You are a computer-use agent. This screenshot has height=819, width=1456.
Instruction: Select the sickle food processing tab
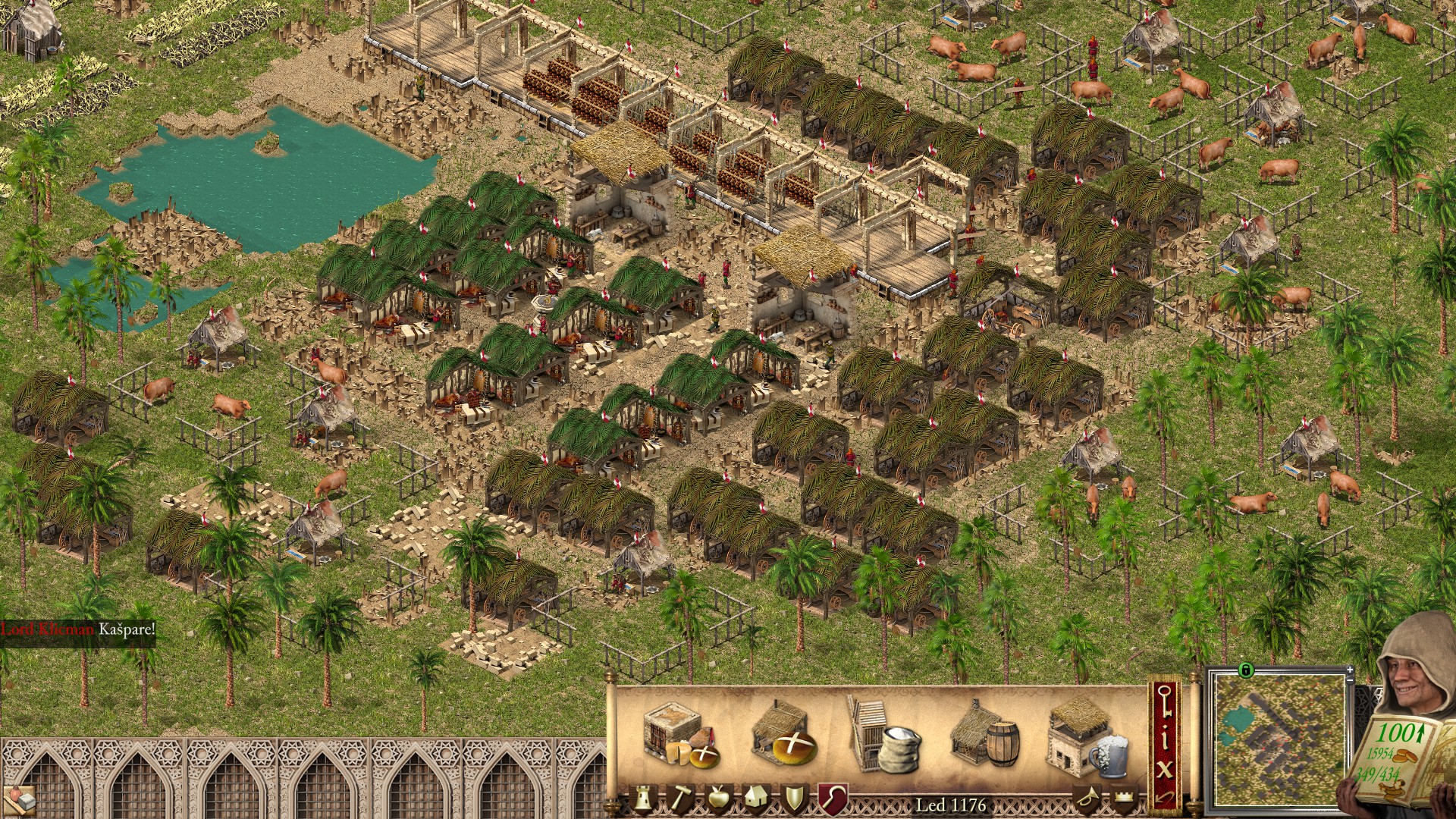point(831,799)
